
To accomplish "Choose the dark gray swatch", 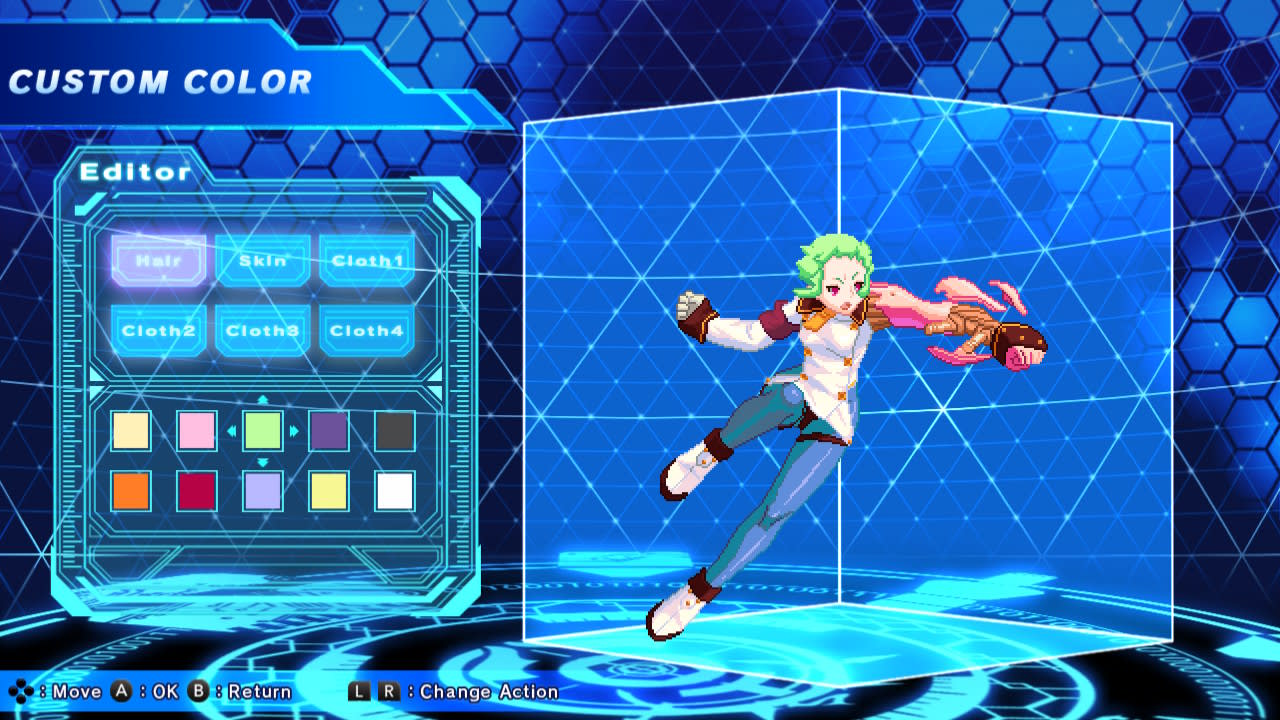I will (395, 430).
